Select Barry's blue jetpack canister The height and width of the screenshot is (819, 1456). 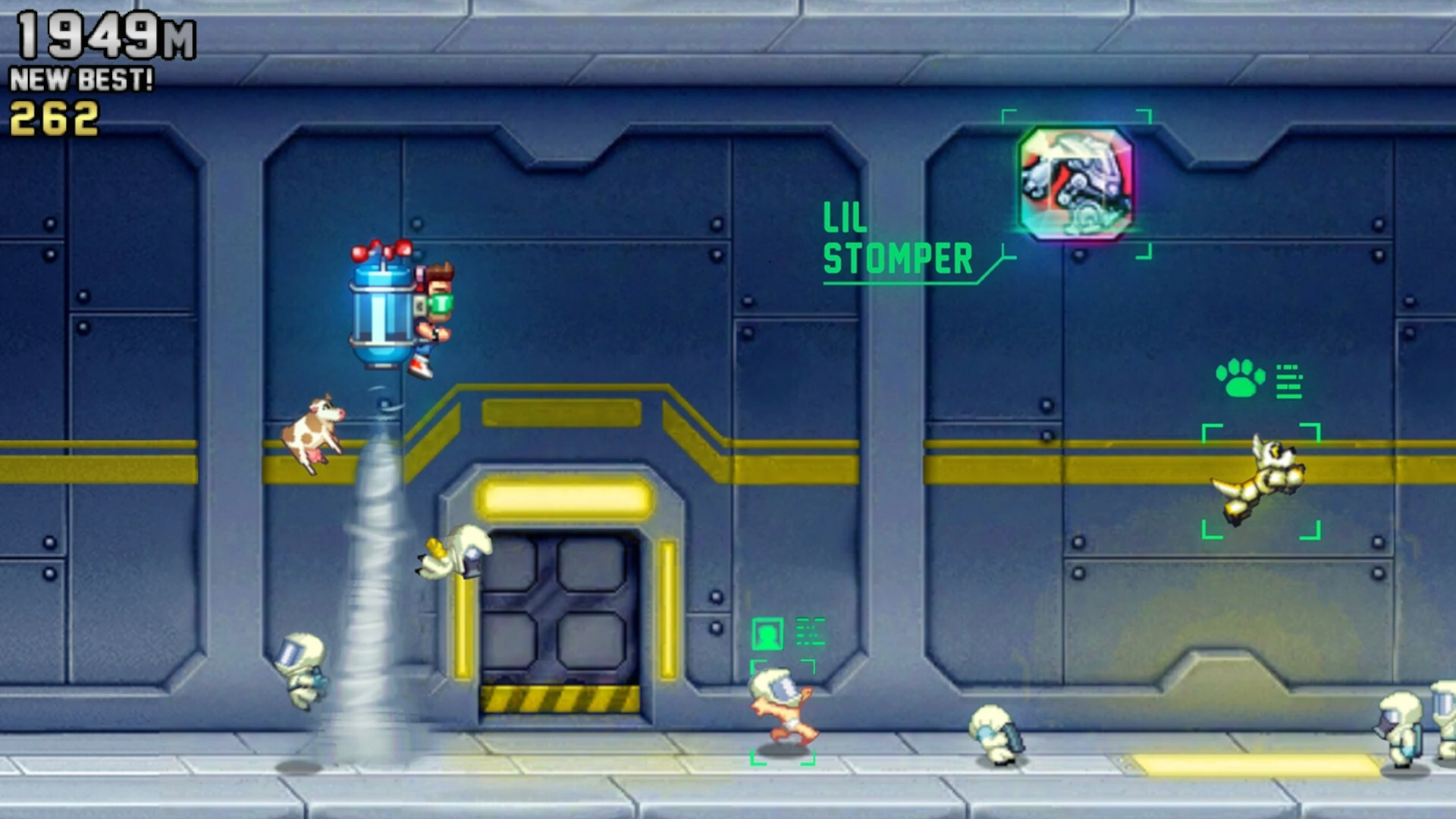pos(379,311)
